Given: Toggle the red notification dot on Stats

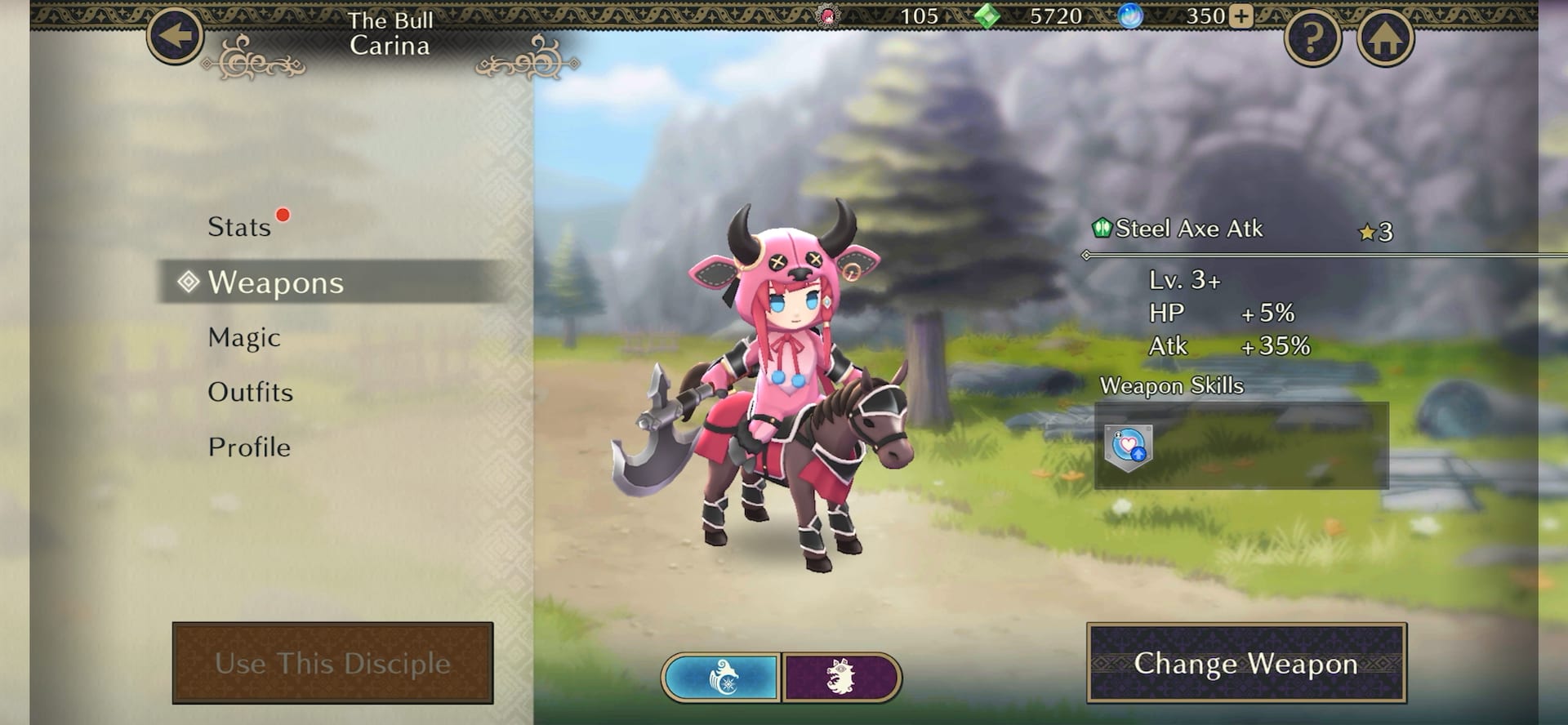Looking at the screenshot, I should [282, 216].
